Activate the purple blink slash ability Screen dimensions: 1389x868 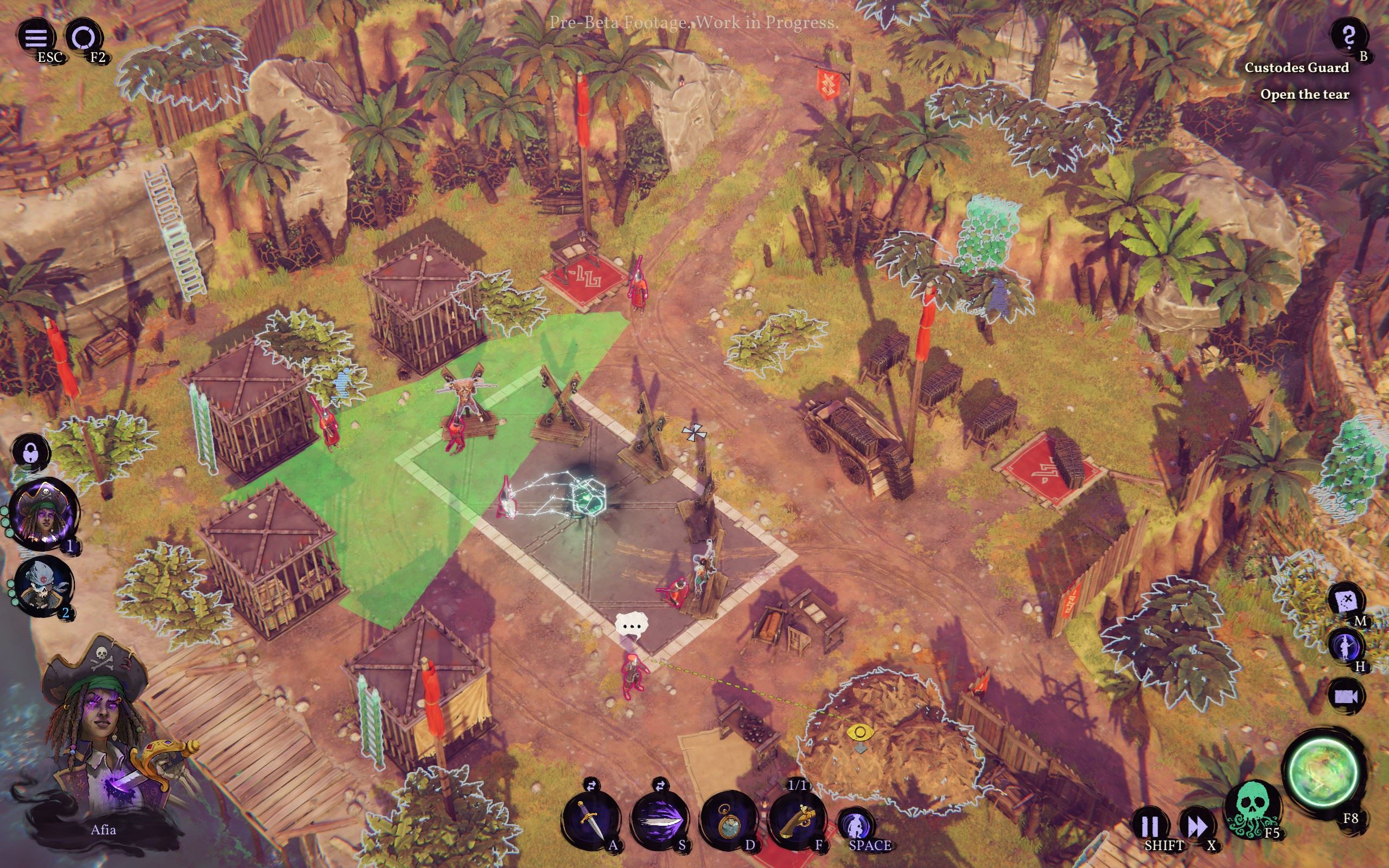pyautogui.click(x=660, y=819)
